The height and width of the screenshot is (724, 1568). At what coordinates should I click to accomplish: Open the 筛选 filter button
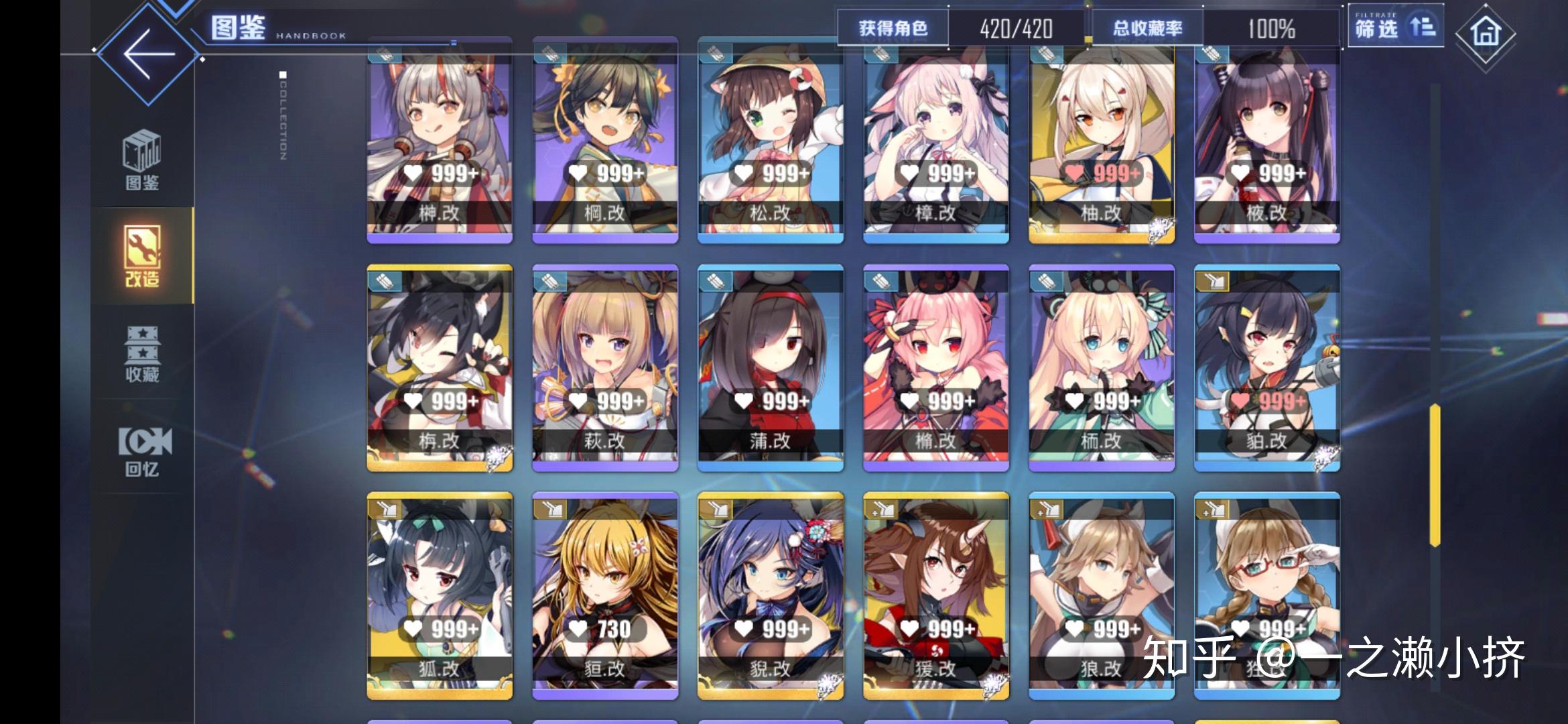[1394, 28]
